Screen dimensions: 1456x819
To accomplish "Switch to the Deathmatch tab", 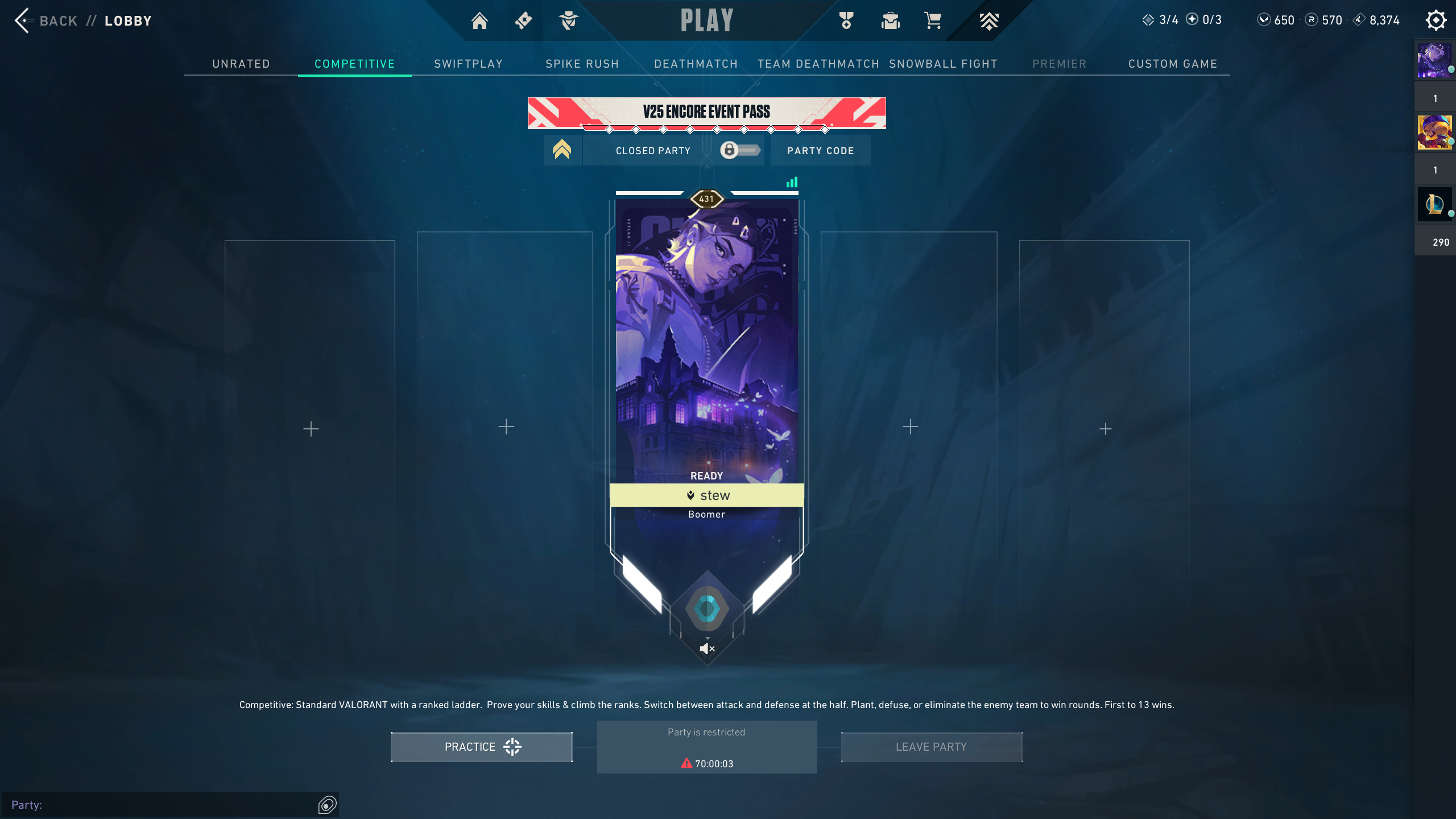I will coord(696,64).
